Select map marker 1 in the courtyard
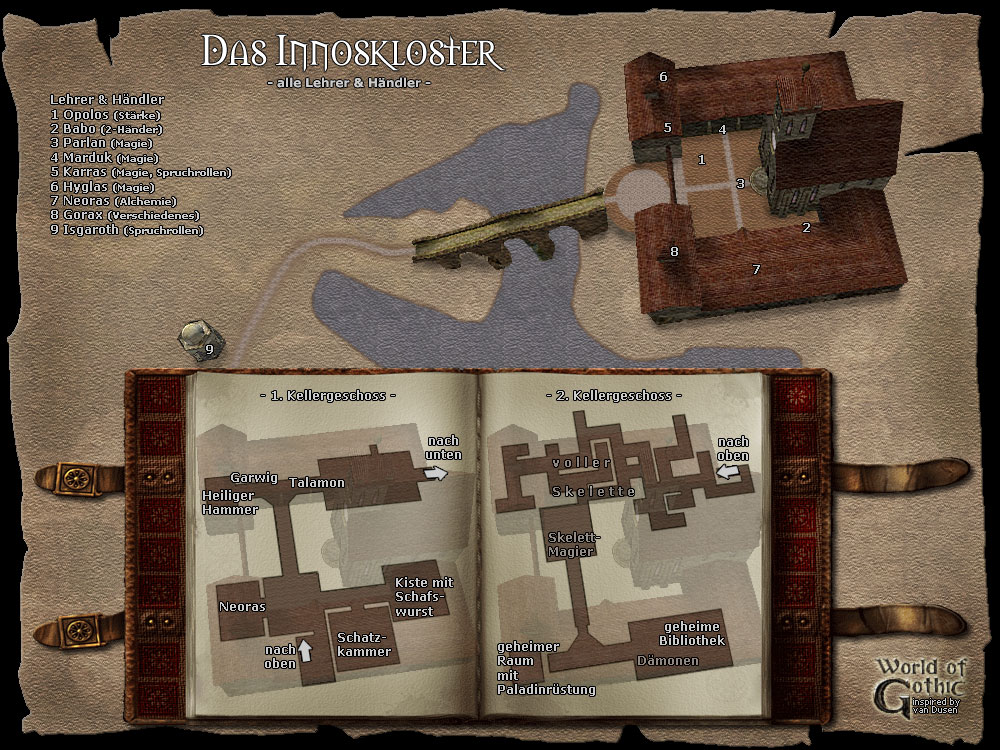Image resolution: width=1000 pixels, height=750 pixels. [701, 159]
